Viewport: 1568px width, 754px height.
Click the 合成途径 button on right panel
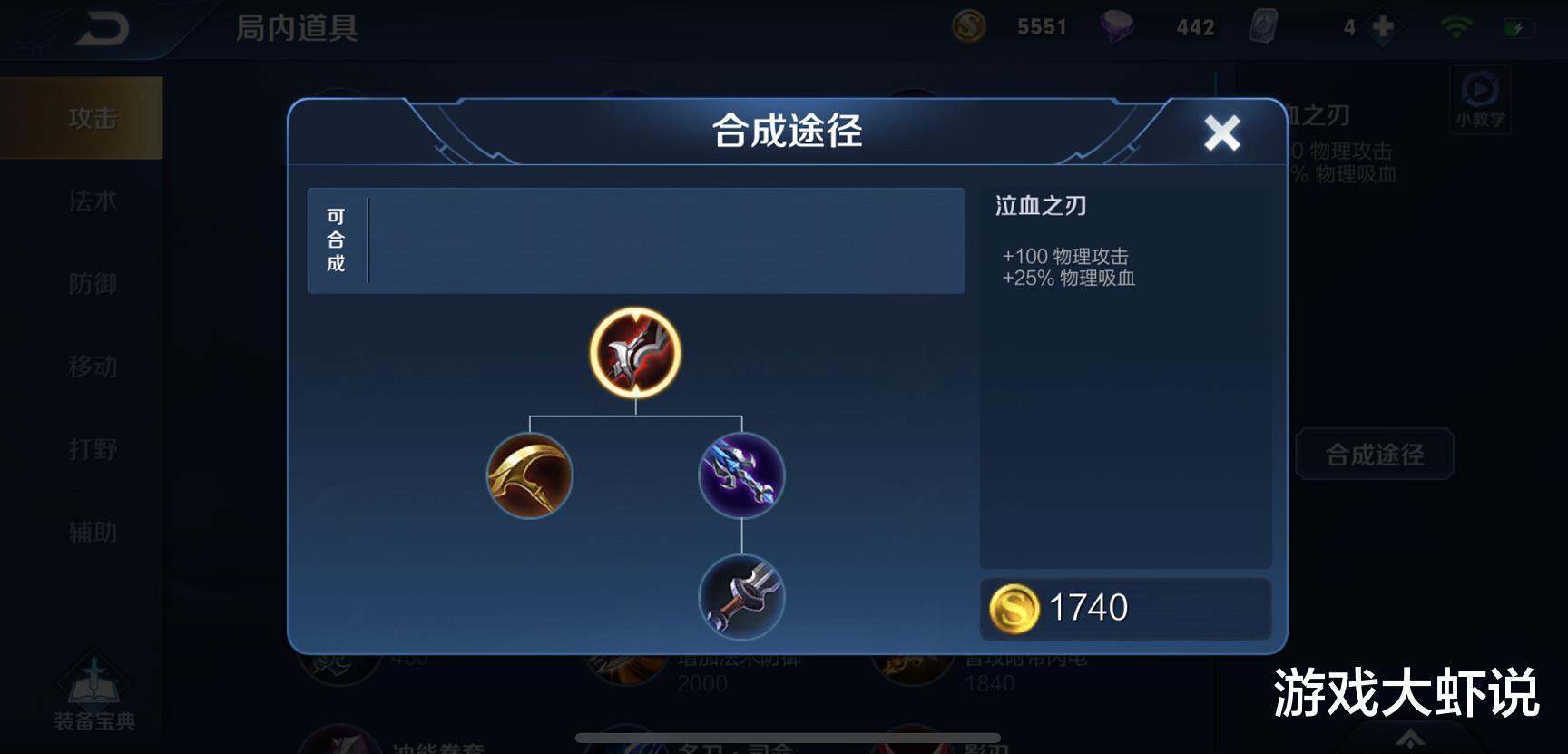click(x=1374, y=454)
